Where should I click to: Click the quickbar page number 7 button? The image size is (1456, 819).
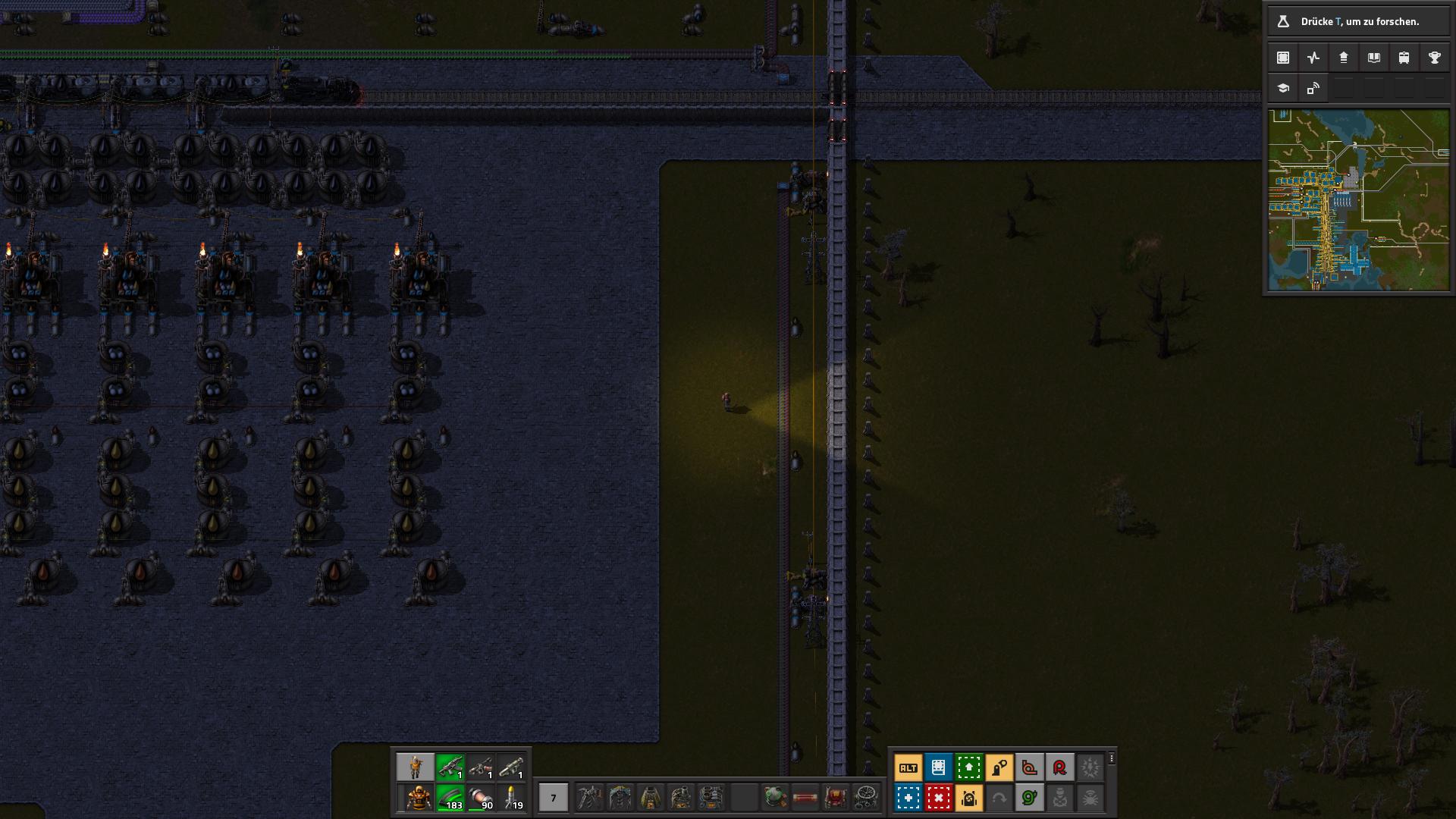coord(553,798)
